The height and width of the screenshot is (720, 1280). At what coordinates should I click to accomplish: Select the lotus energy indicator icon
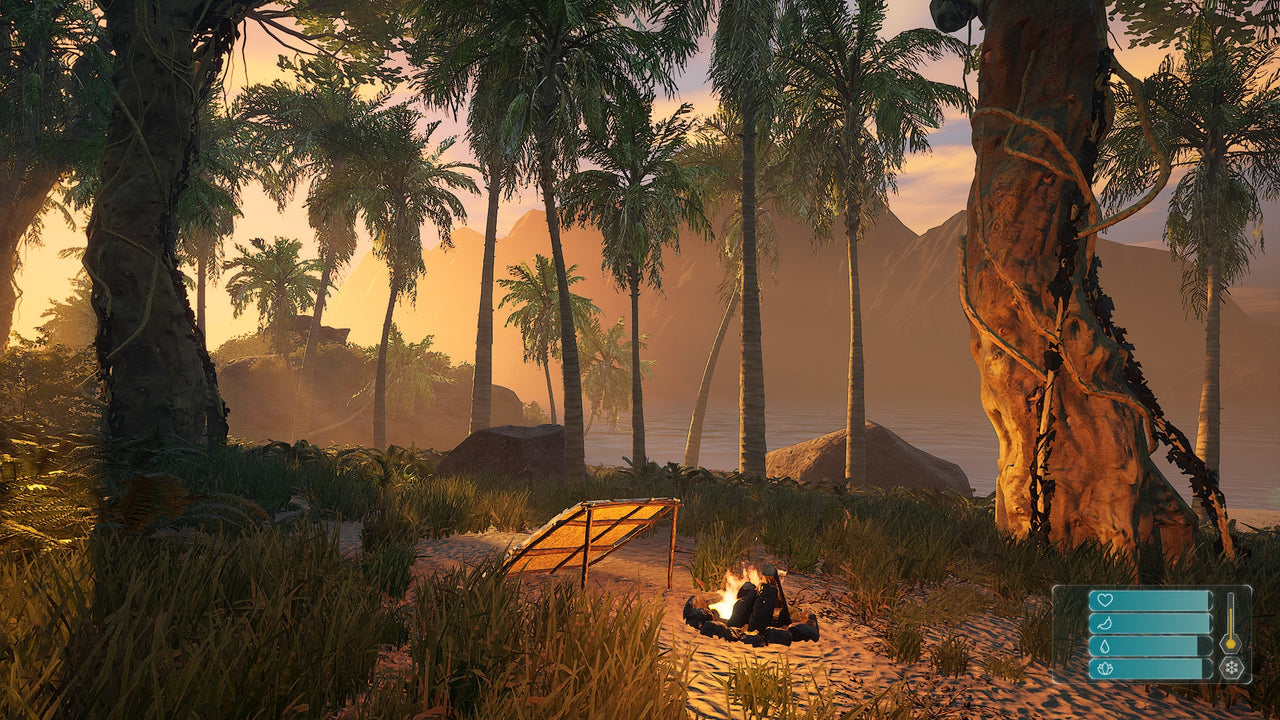pyautogui.click(x=1105, y=668)
